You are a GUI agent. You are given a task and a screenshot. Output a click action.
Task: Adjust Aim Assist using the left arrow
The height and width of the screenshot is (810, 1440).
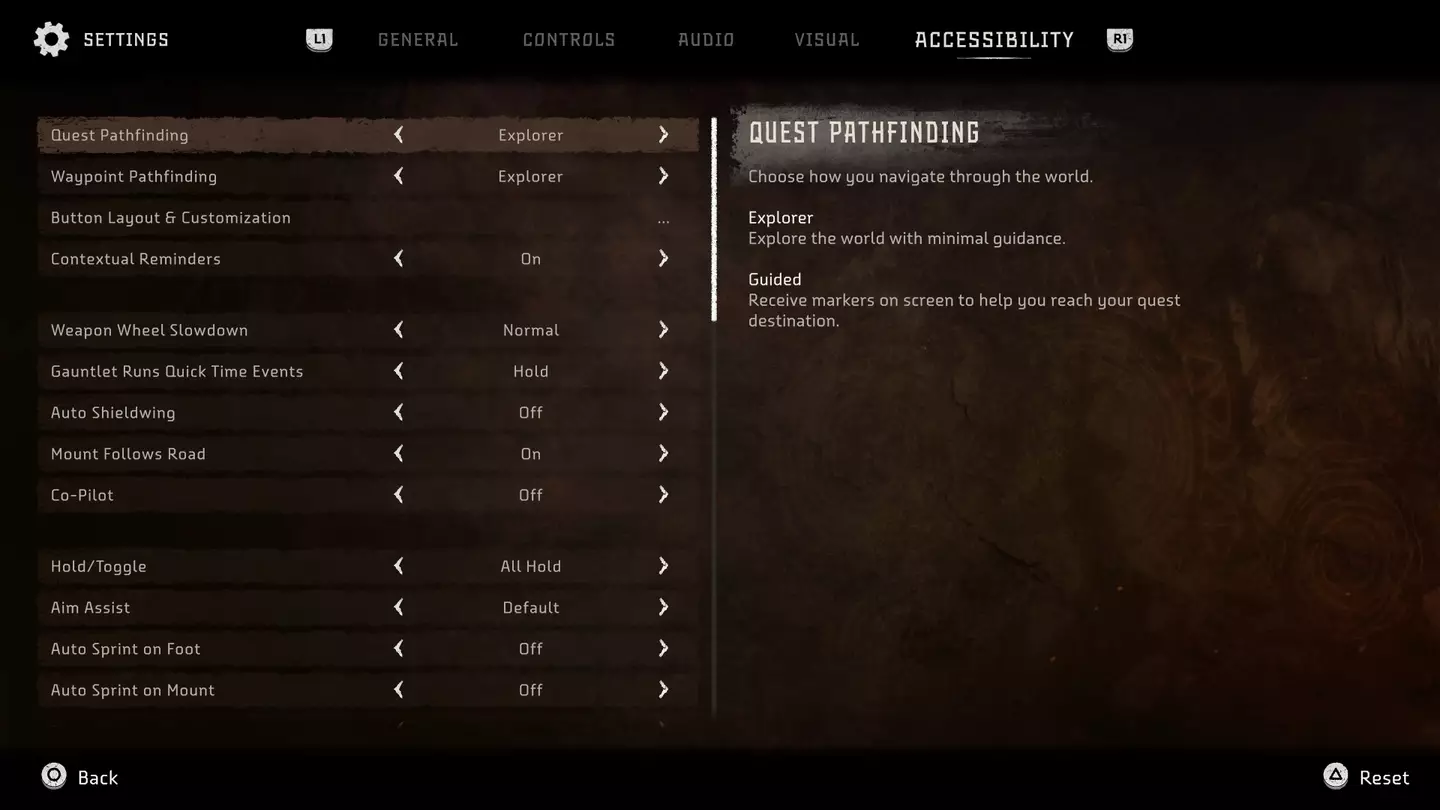399,607
